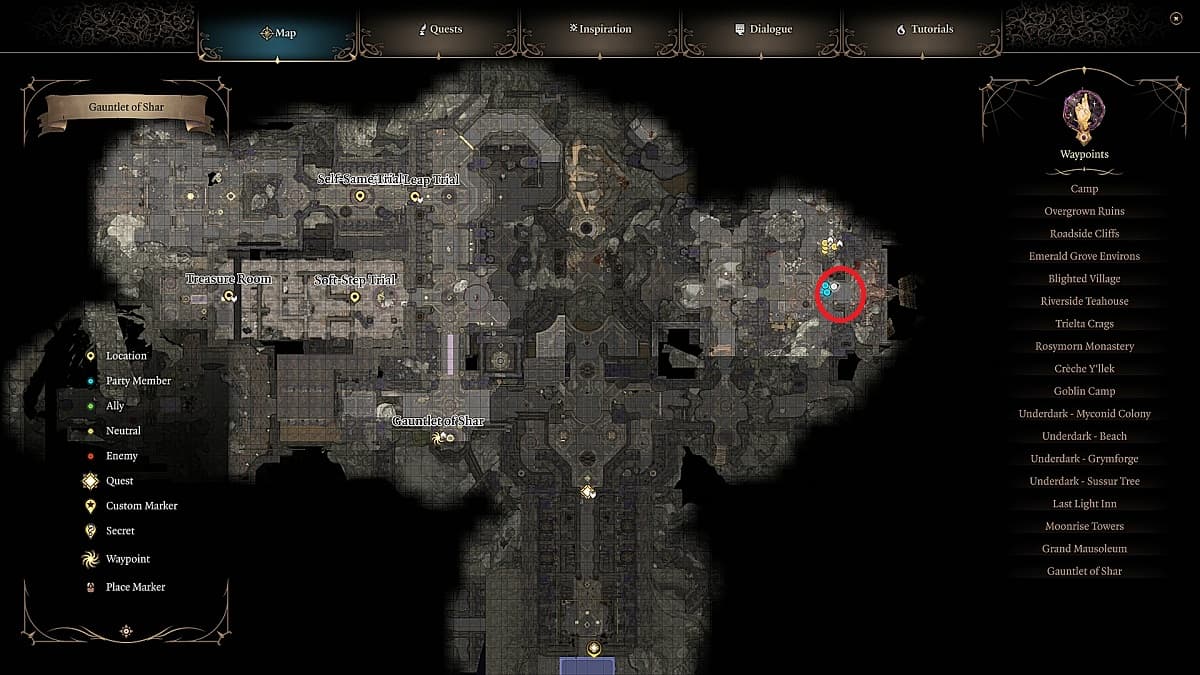Select the Dialogue tab
Image resolution: width=1200 pixels, height=675 pixels.
click(763, 30)
